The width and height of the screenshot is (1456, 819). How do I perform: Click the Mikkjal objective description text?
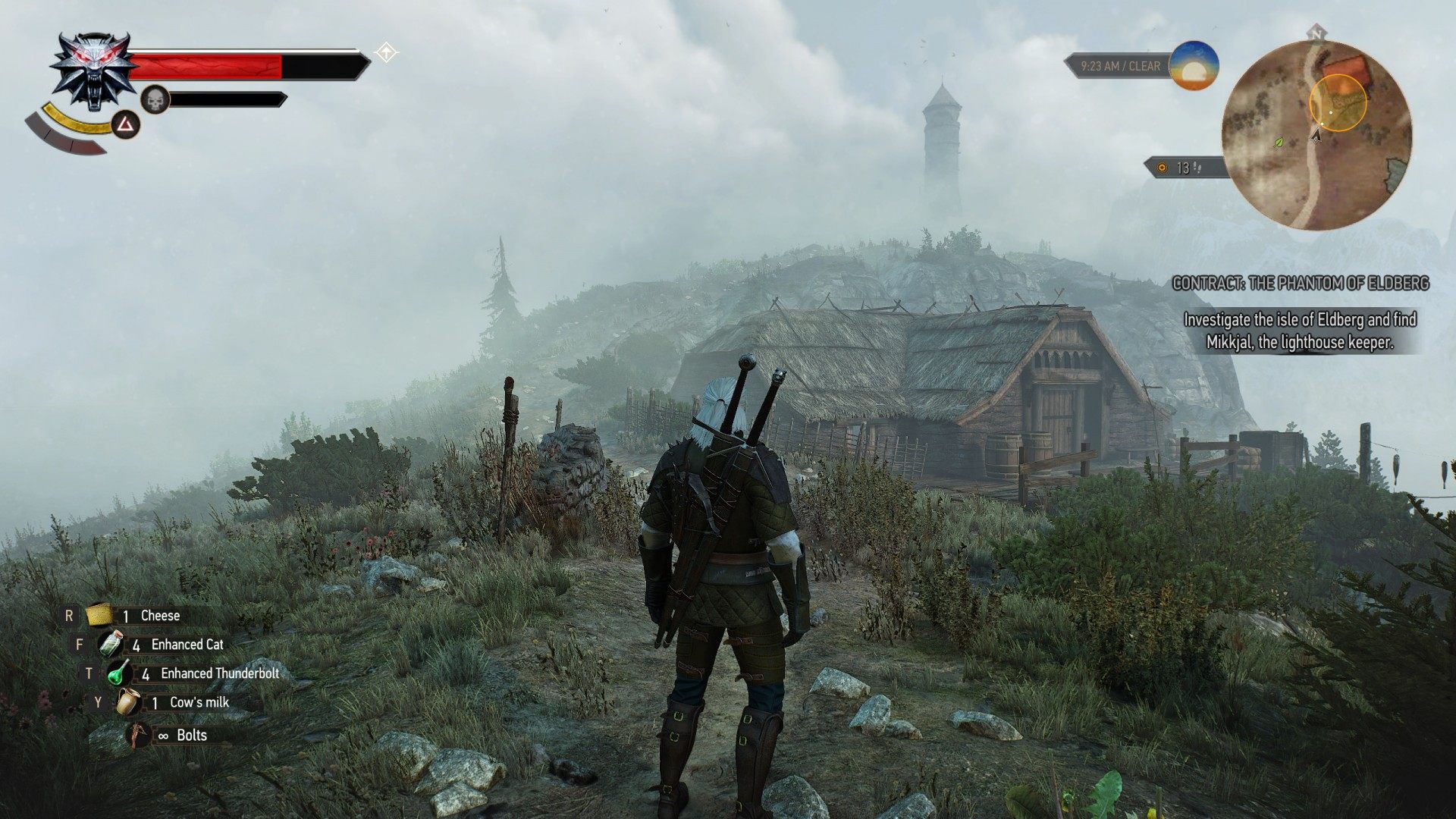(x=1301, y=330)
